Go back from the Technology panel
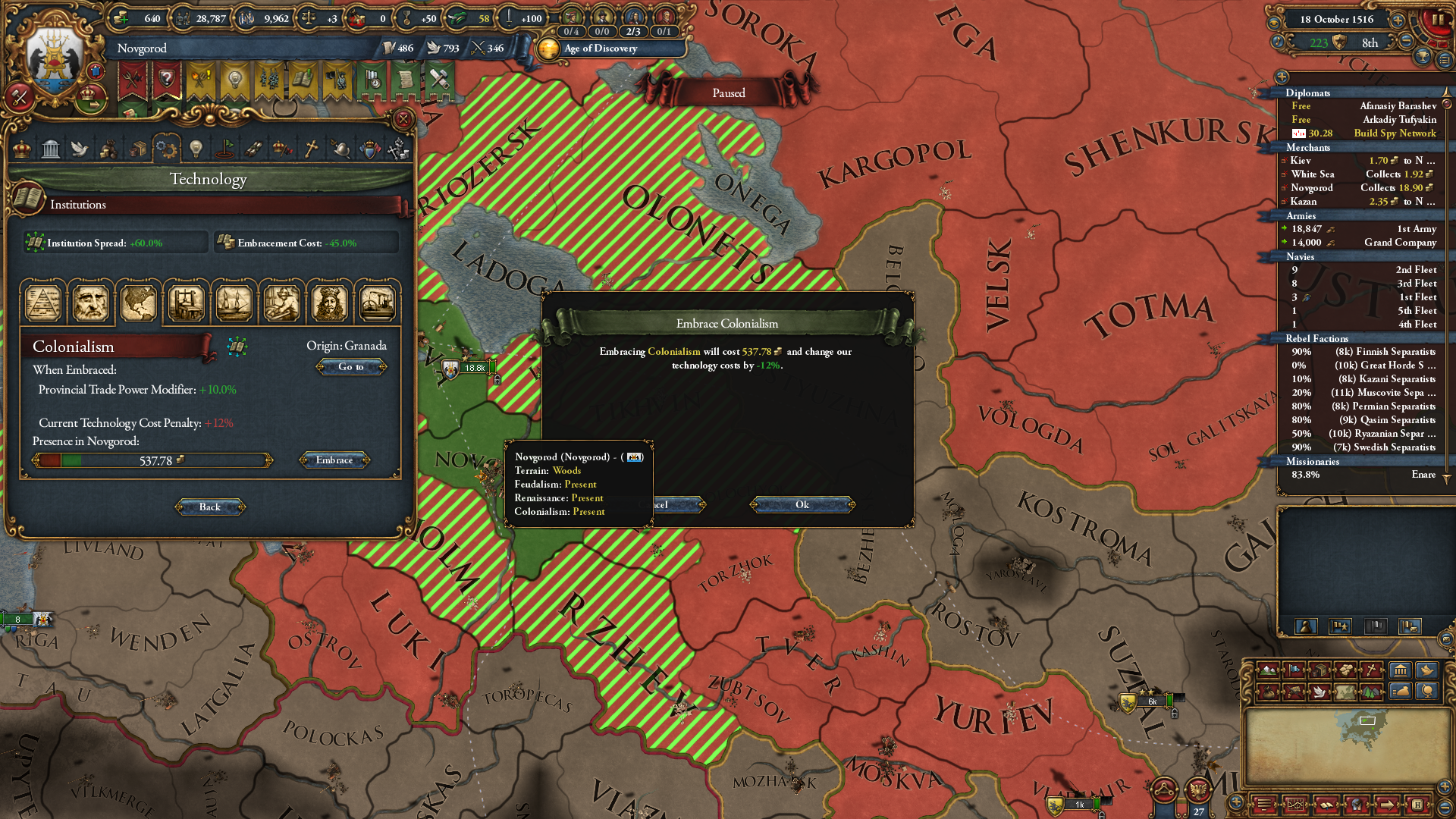This screenshot has width=1456, height=819. [x=210, y=507]
